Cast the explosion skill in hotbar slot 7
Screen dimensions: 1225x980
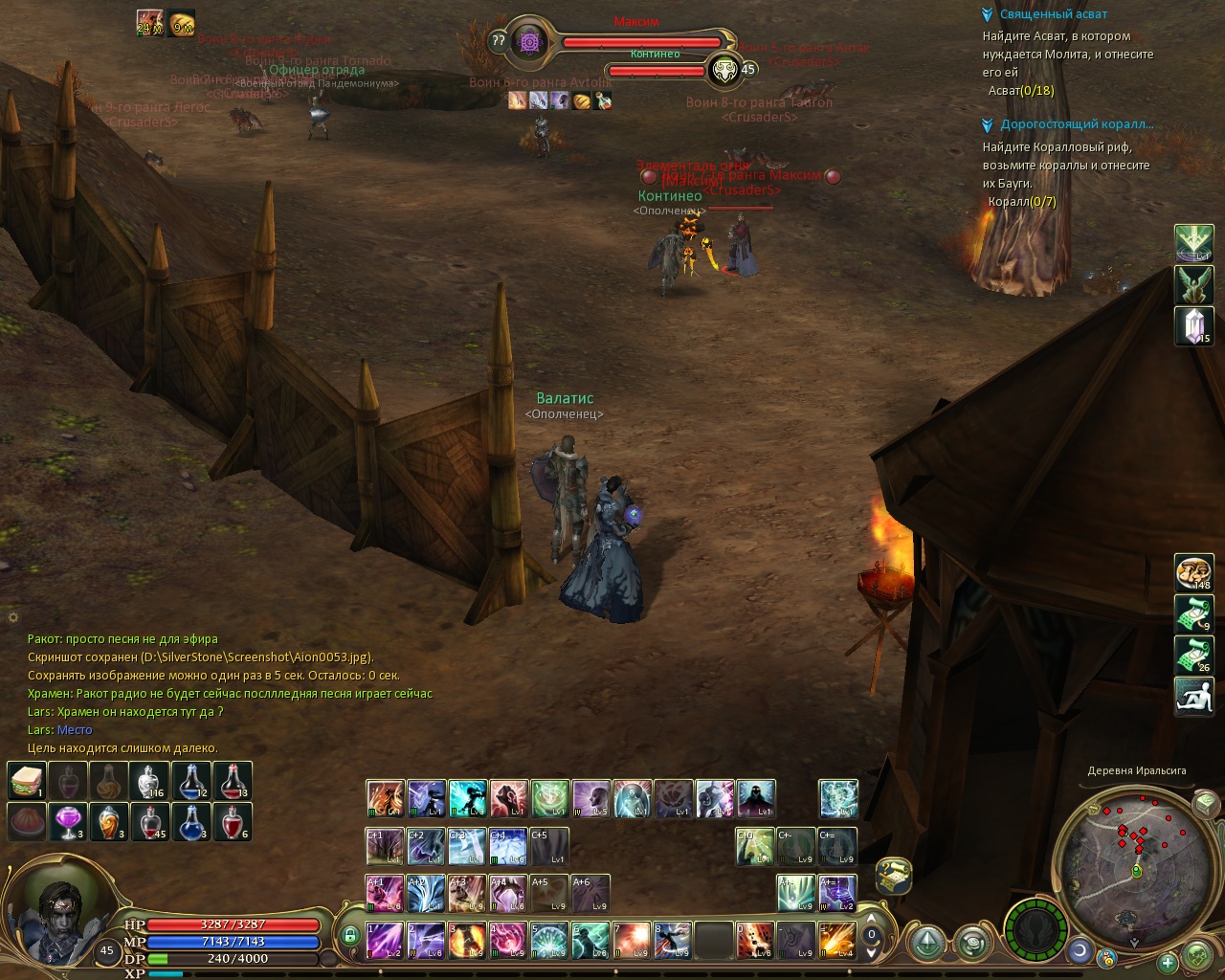point(631,940)
